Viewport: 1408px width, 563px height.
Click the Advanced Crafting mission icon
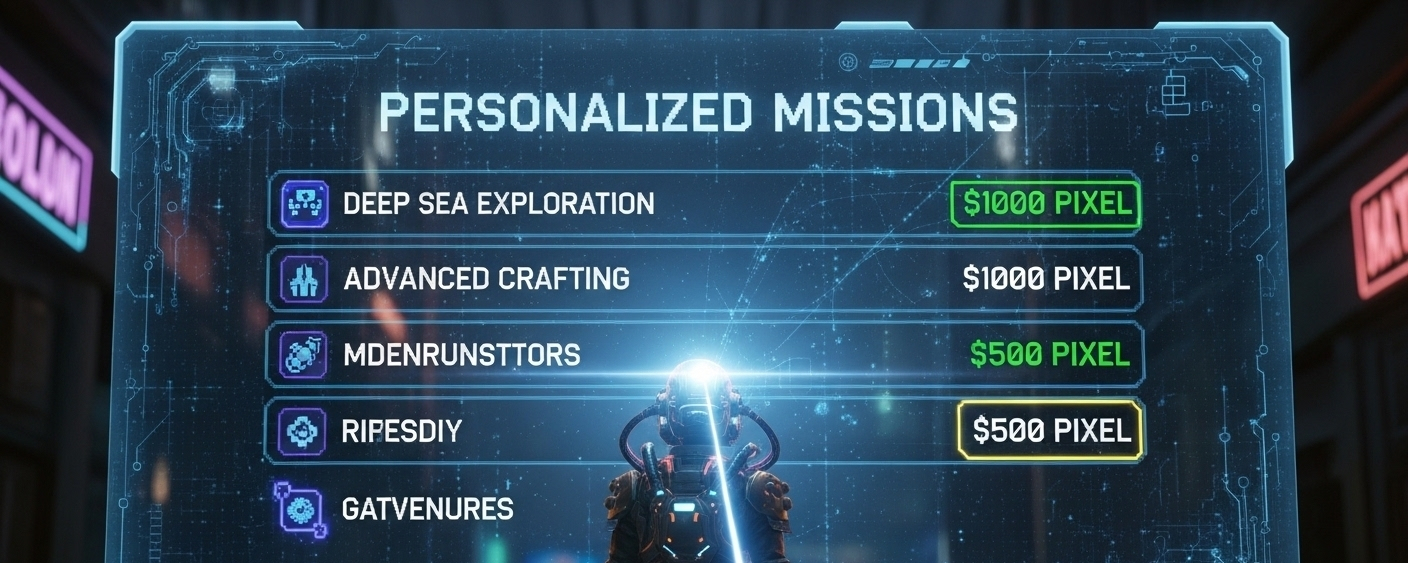click(301, 278)
